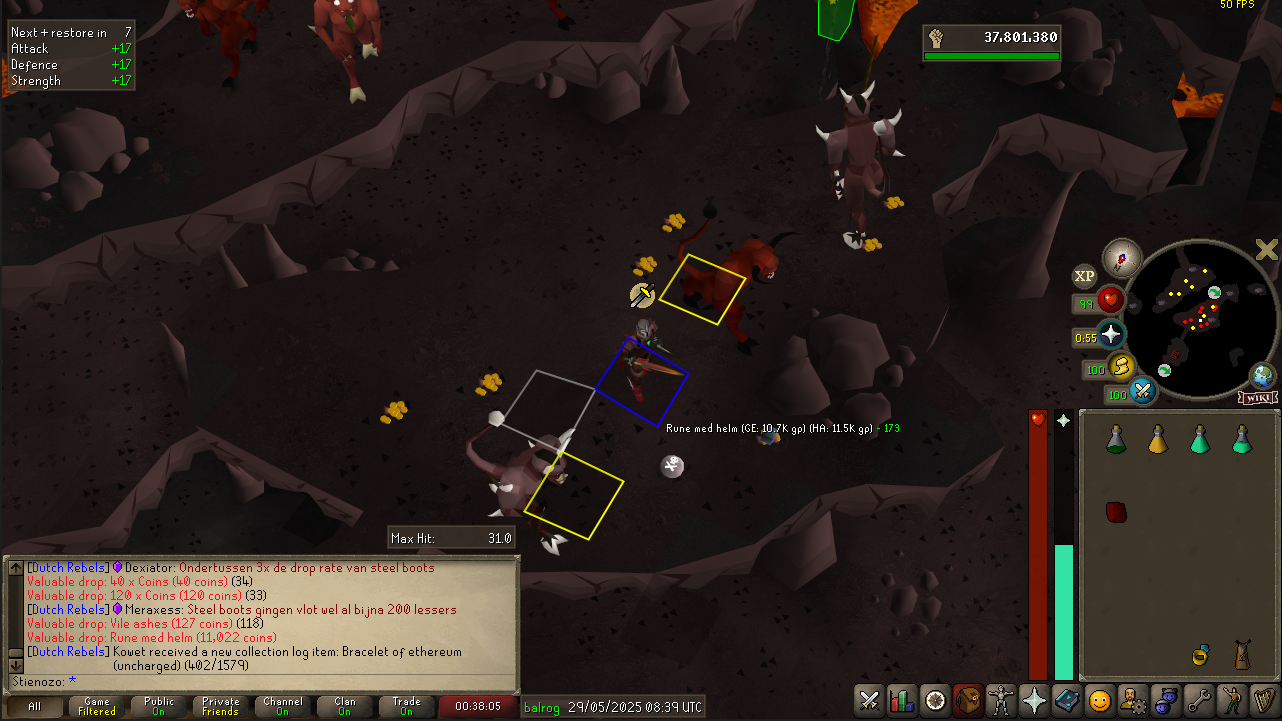
Task: Switch to the Channel chat tab
Action: tap(283, 706)
